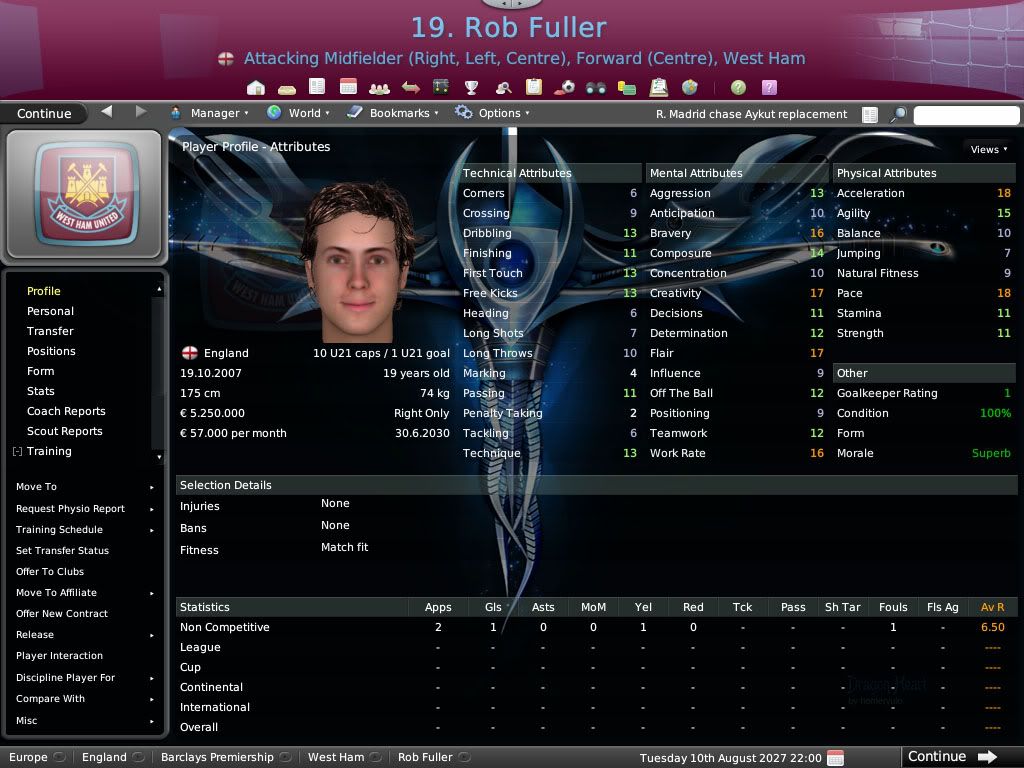This screenshot has width=1024, height=768.
Task: Open the Views dropdown
Action: click(x=989, y=149)
